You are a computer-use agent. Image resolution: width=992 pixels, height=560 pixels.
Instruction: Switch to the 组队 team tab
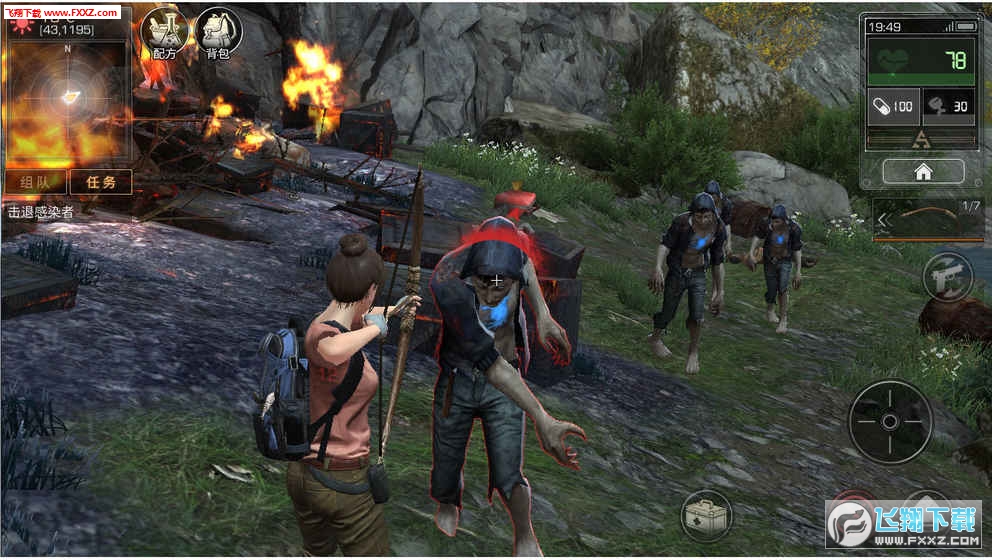coord(36,182)
